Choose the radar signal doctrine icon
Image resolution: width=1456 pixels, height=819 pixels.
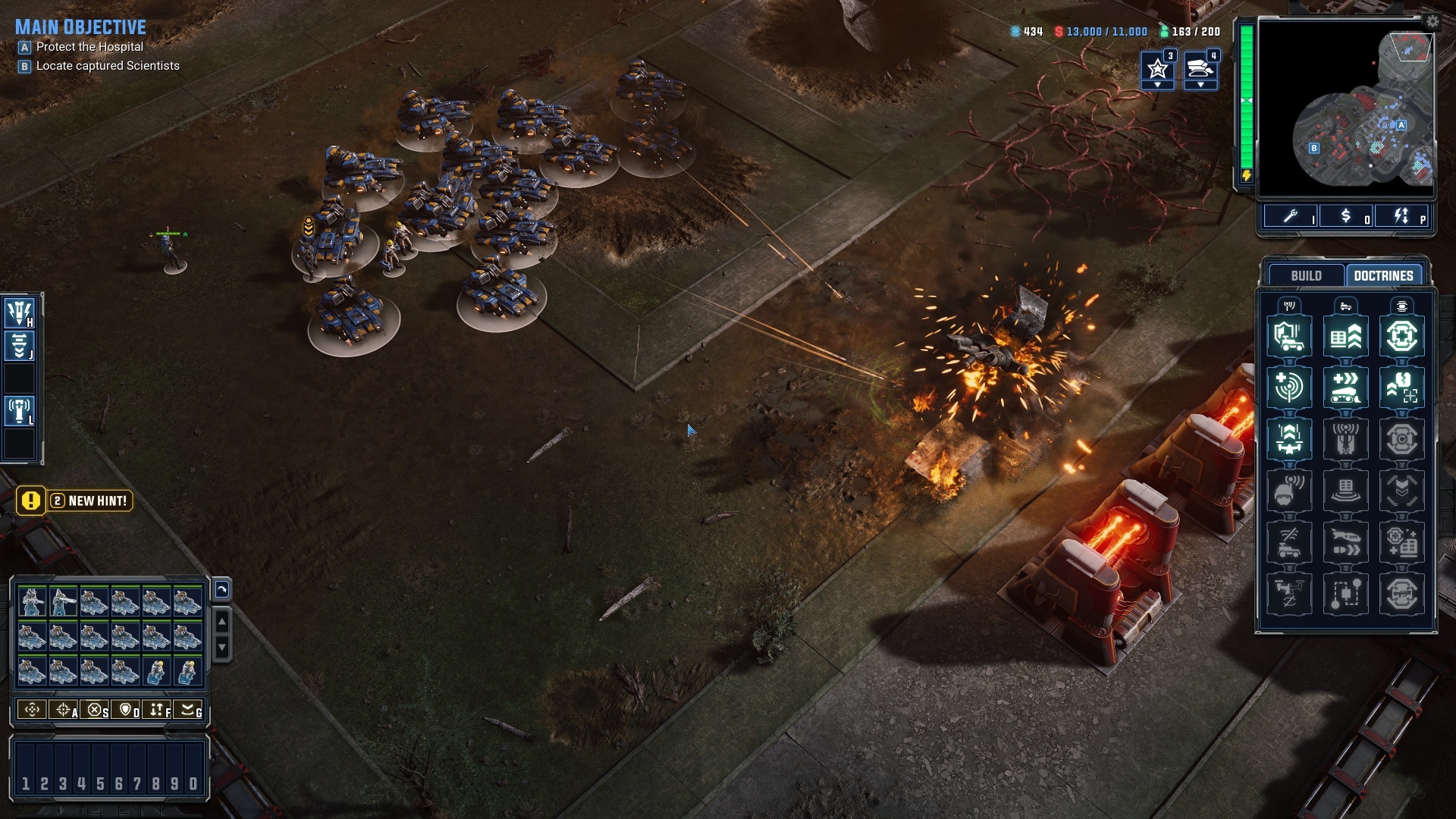1289,388
